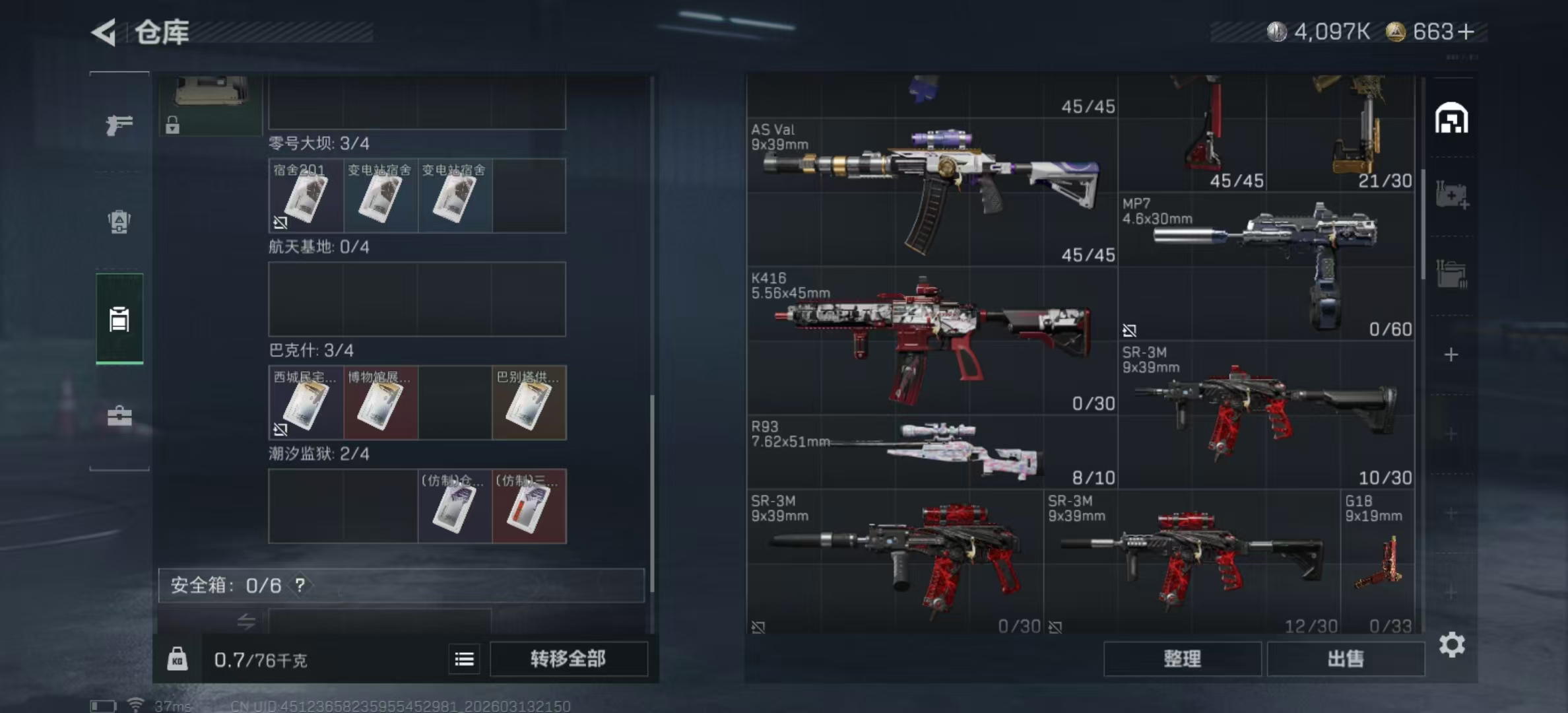1568x713 pixels.
Task: Choose the 博物馆展 key card
Action: (x=380, y=403)
